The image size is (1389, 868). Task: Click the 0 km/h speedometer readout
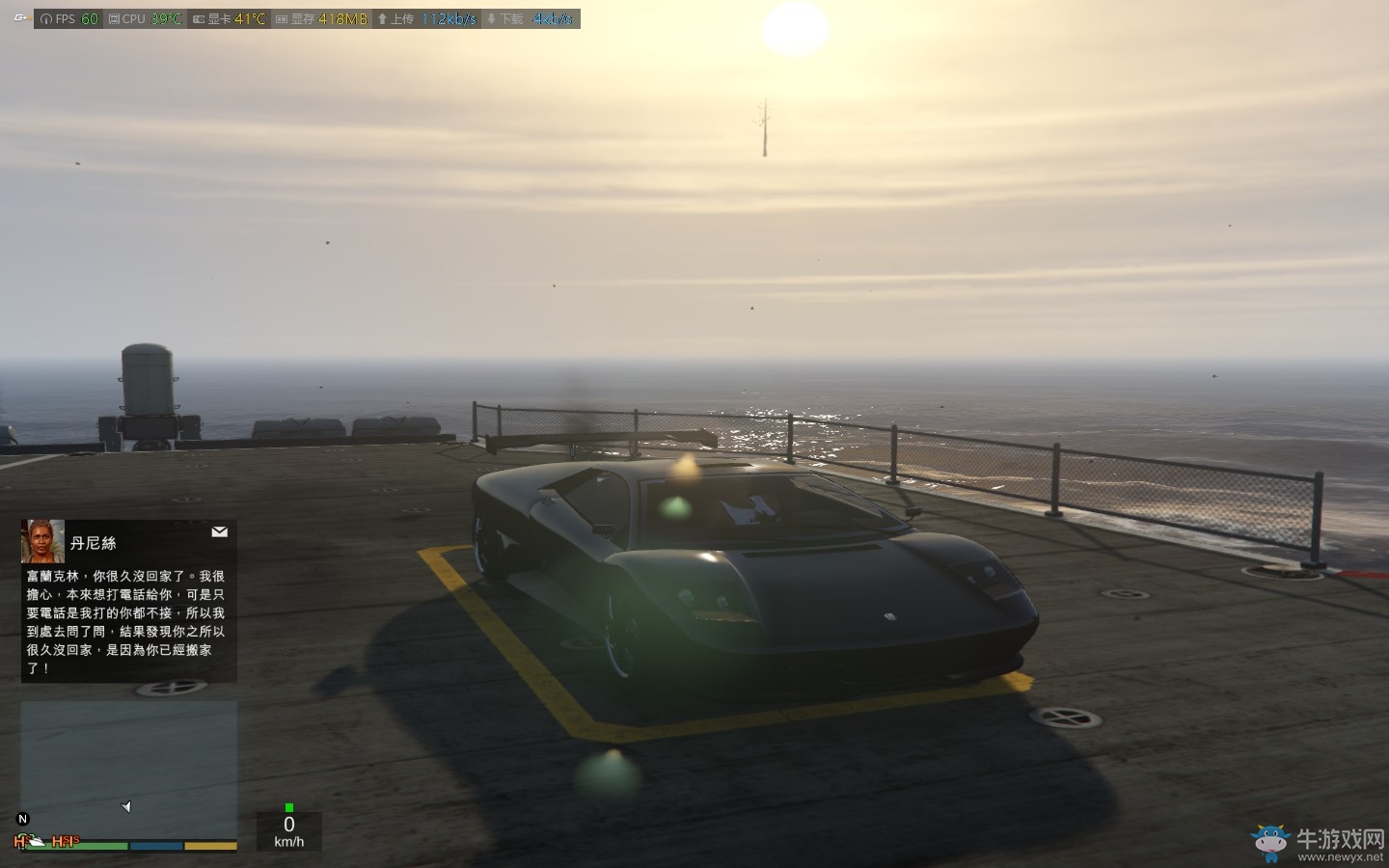(288, 830)
